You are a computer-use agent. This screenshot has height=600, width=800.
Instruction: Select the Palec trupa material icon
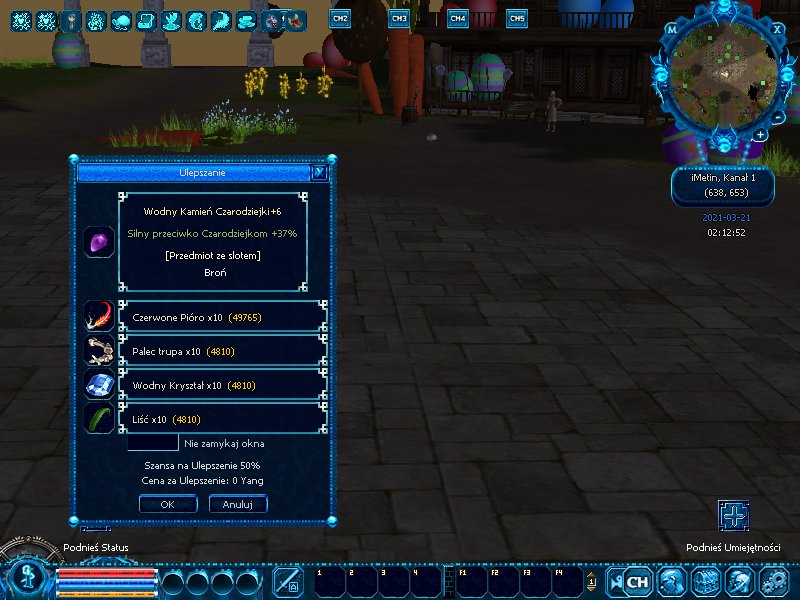point(98,350)
